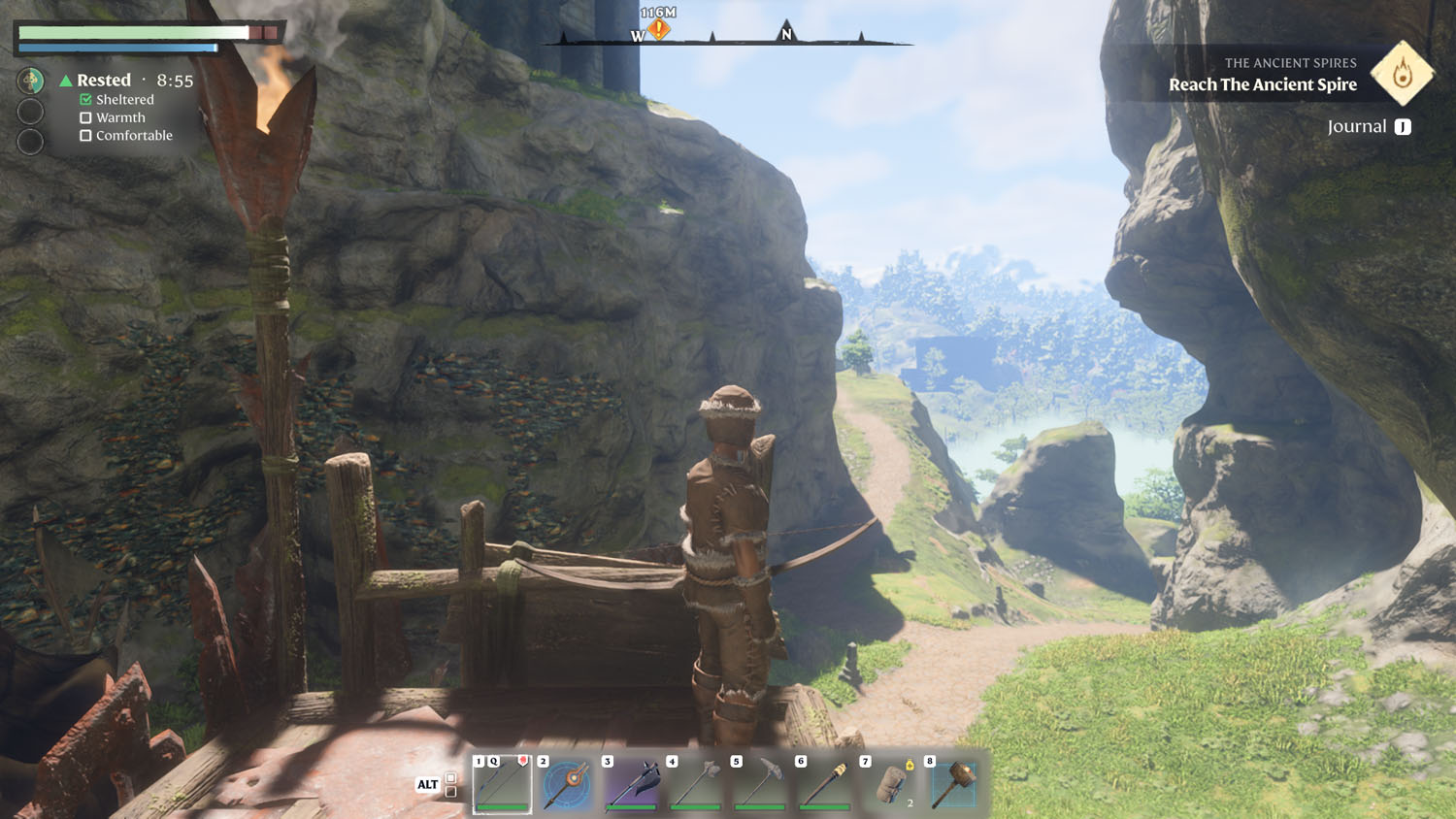The width and height of the screenshot is (1456, 819).
Task: Select the torch in hotbar slot 6
Action: click(x=824, y=784)
